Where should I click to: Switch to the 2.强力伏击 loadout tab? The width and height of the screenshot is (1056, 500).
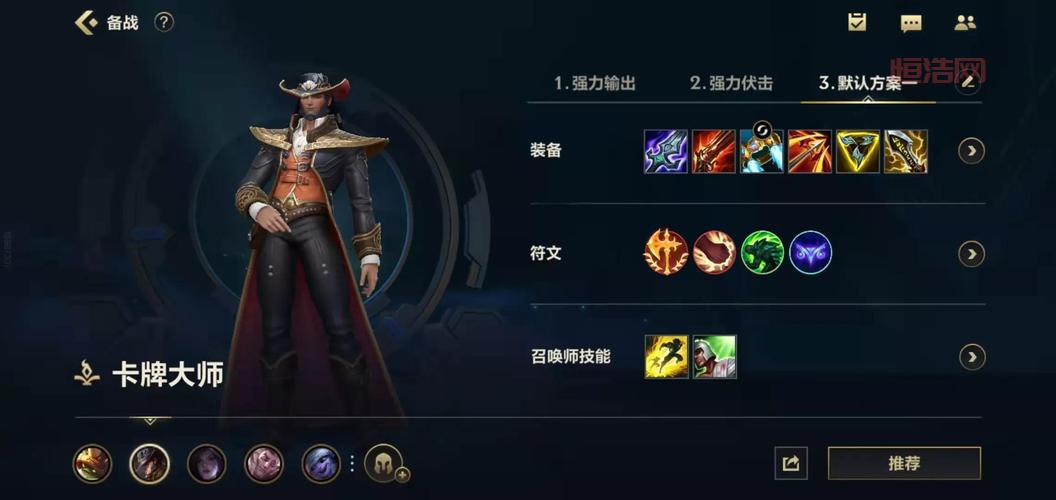coord(731,83)
